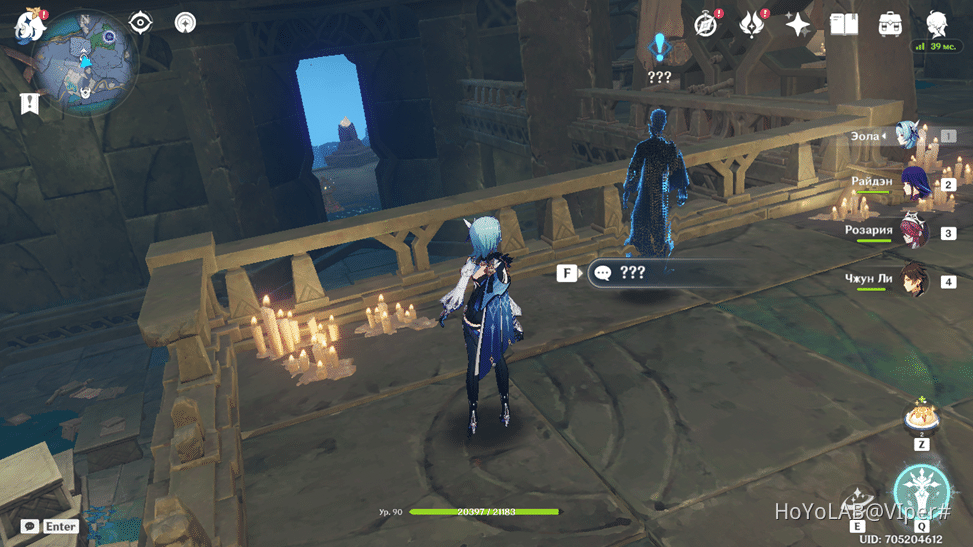973x547 pixels.
Task: Activate the eye-shaped elemental sight icon
Action: tap(140, 22)
